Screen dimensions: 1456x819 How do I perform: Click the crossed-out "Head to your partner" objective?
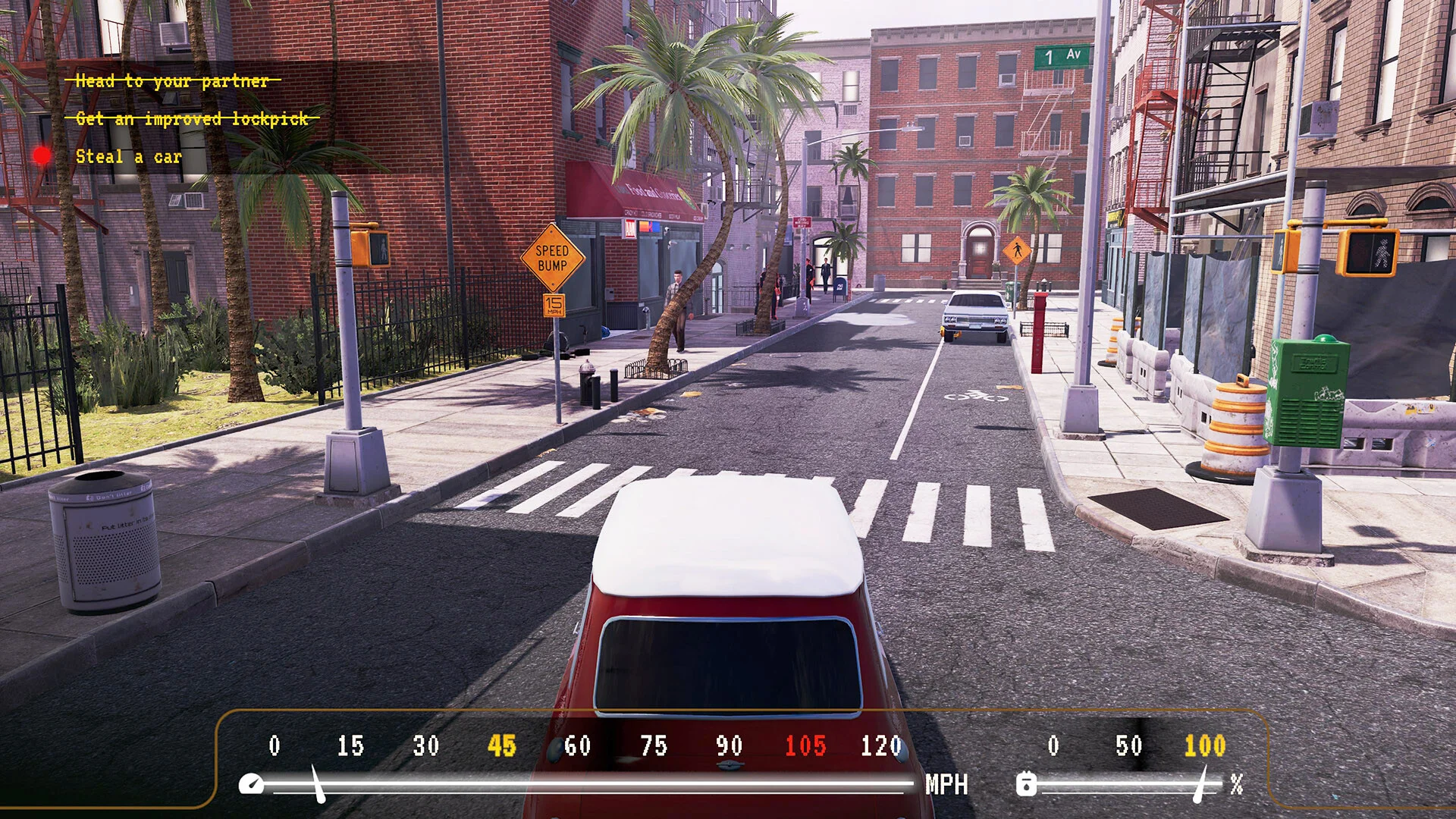pos(173,80)
